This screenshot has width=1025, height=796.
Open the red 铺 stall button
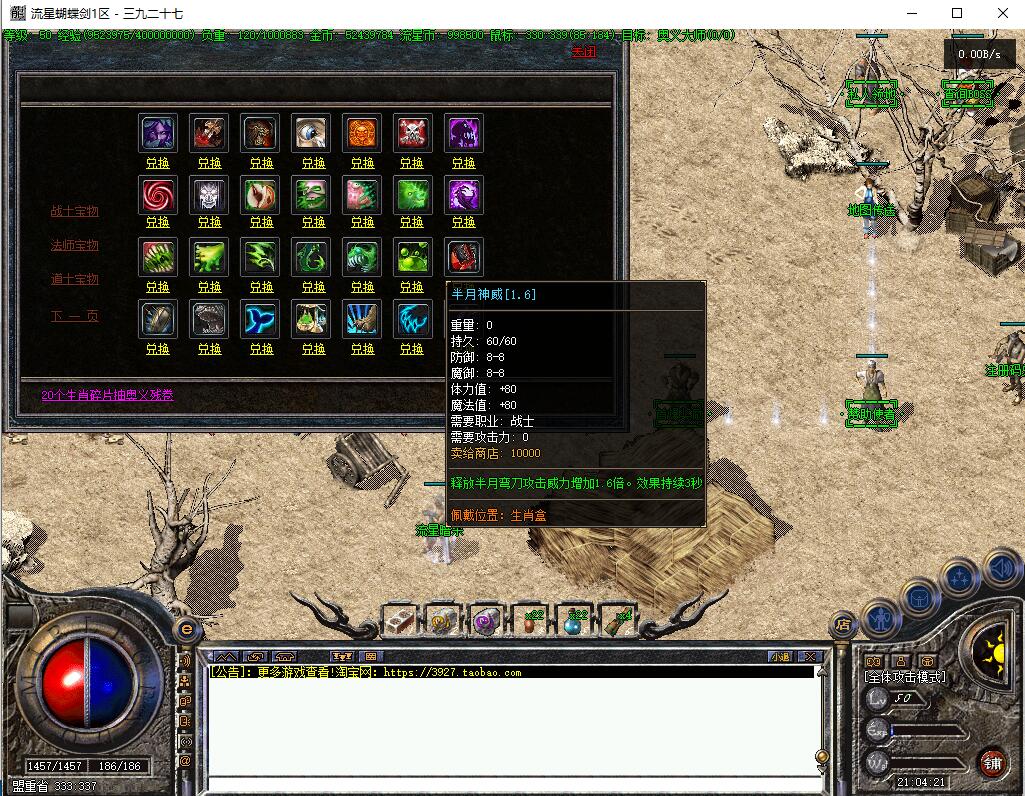point(992,763)
